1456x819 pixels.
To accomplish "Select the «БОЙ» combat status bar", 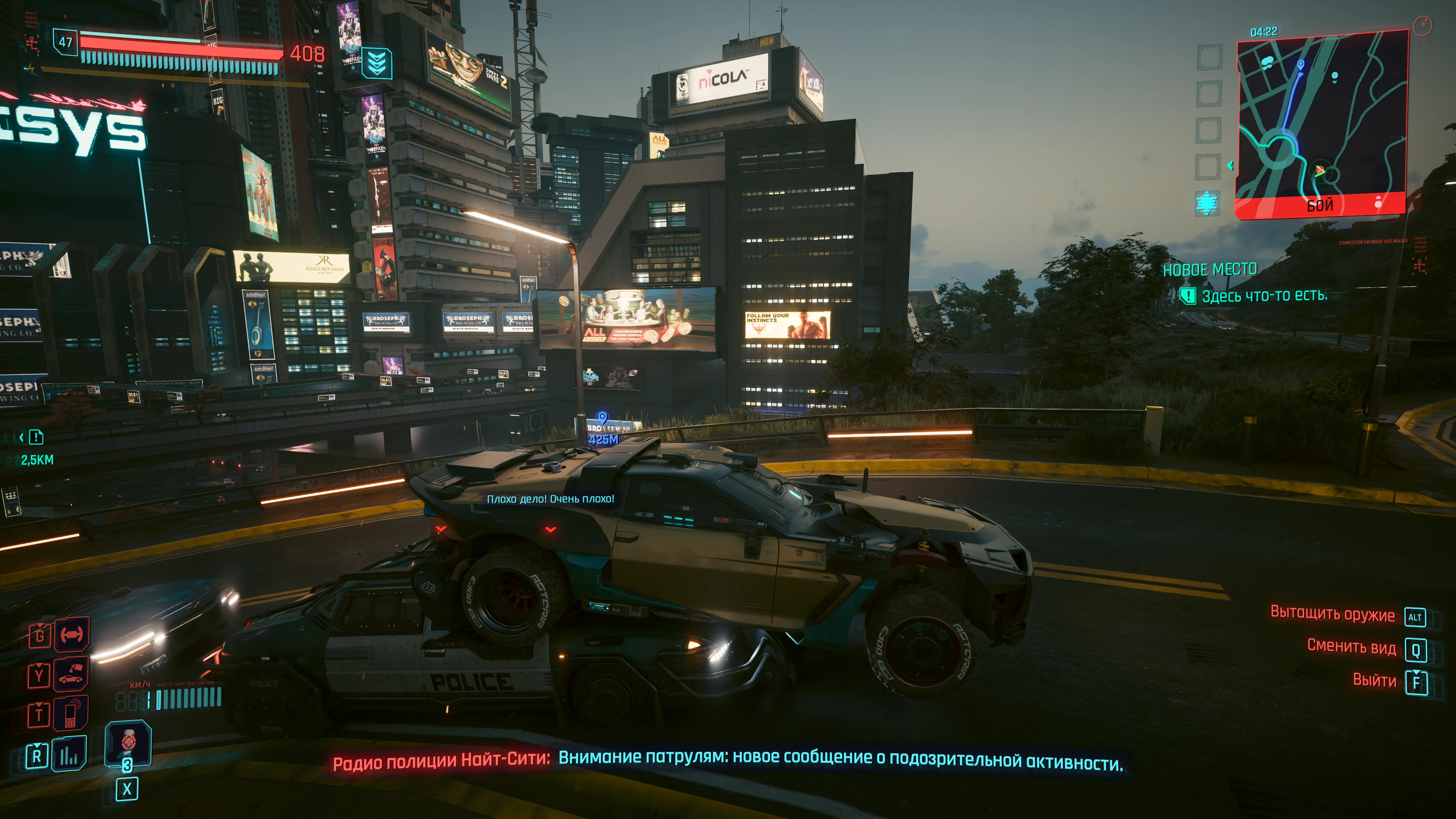I will pos(1320,205).
